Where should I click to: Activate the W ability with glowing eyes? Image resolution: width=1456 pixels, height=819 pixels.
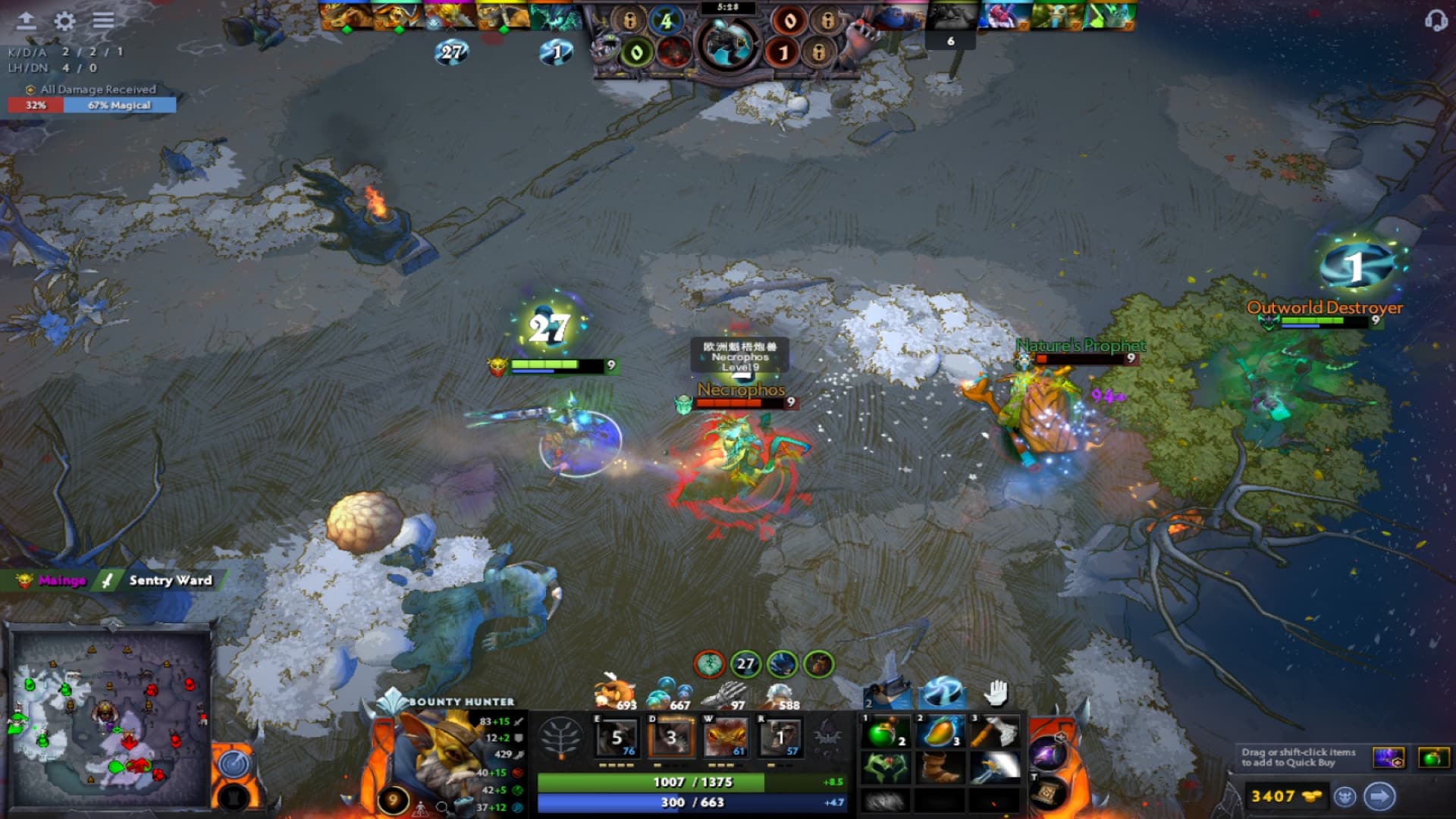coord(726,737)
